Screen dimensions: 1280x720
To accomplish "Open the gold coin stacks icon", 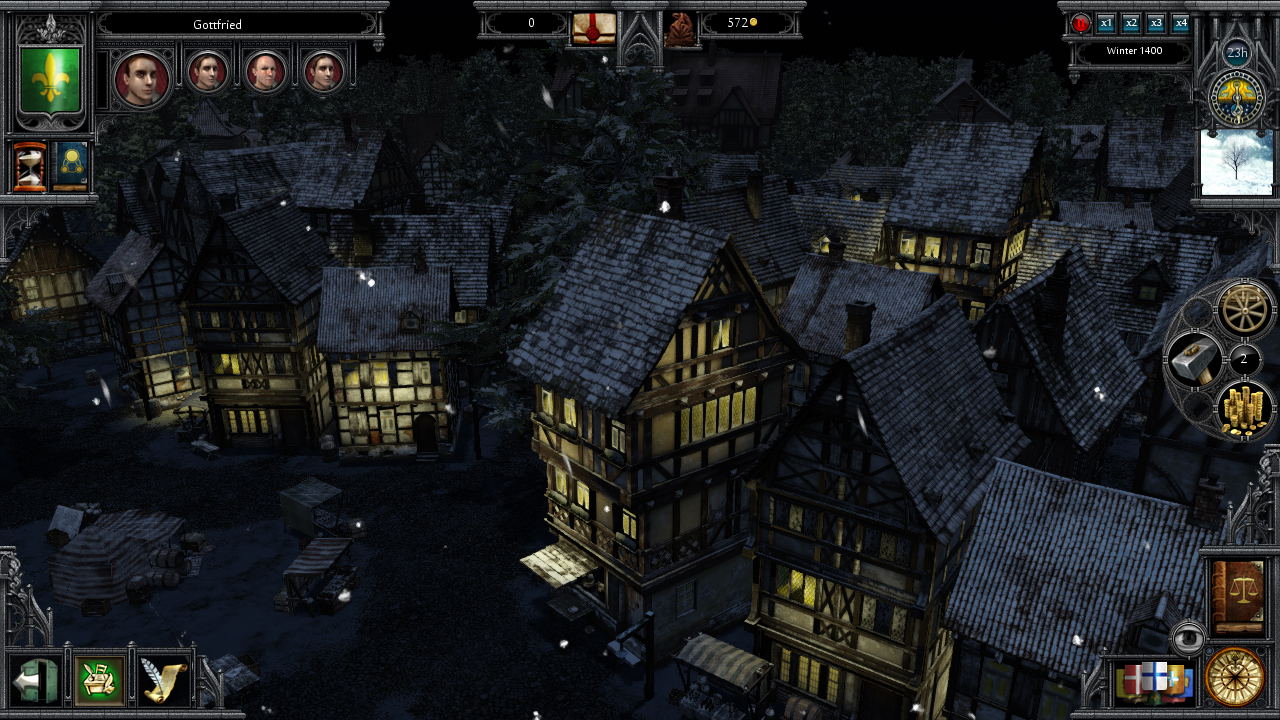I will [1245, 408].
